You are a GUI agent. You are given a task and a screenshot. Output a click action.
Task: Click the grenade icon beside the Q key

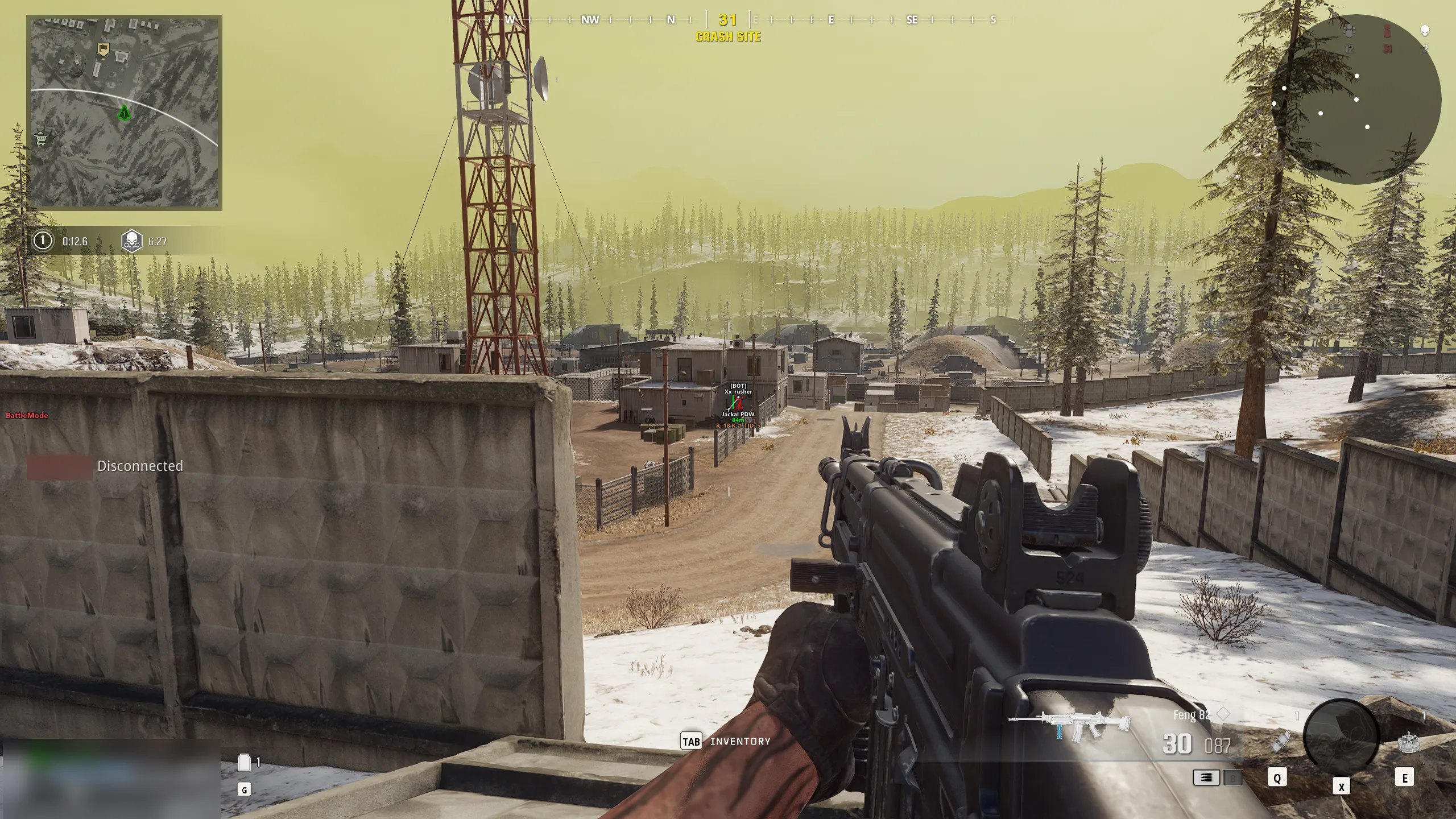(1280, 742)
